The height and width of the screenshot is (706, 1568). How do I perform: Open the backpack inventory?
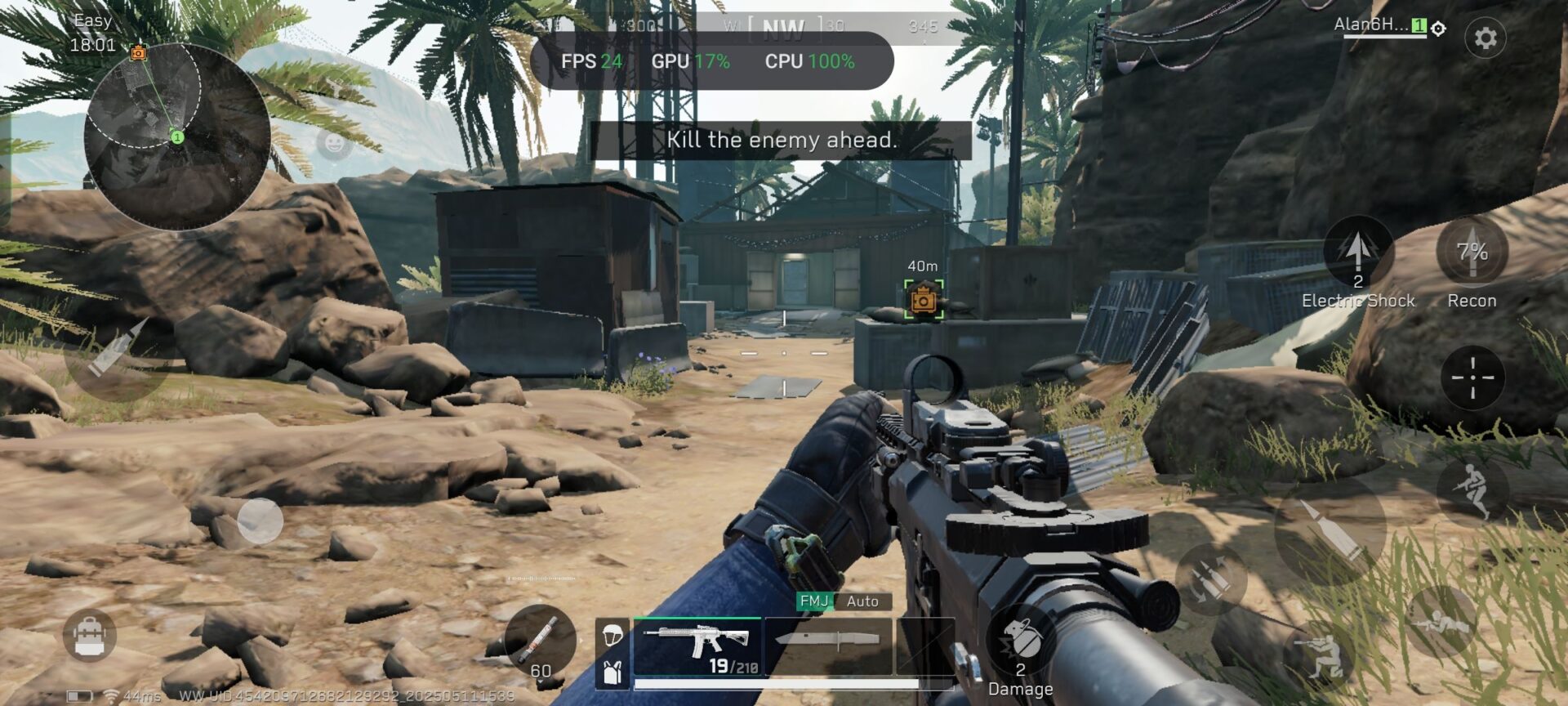tap(89, 635)
